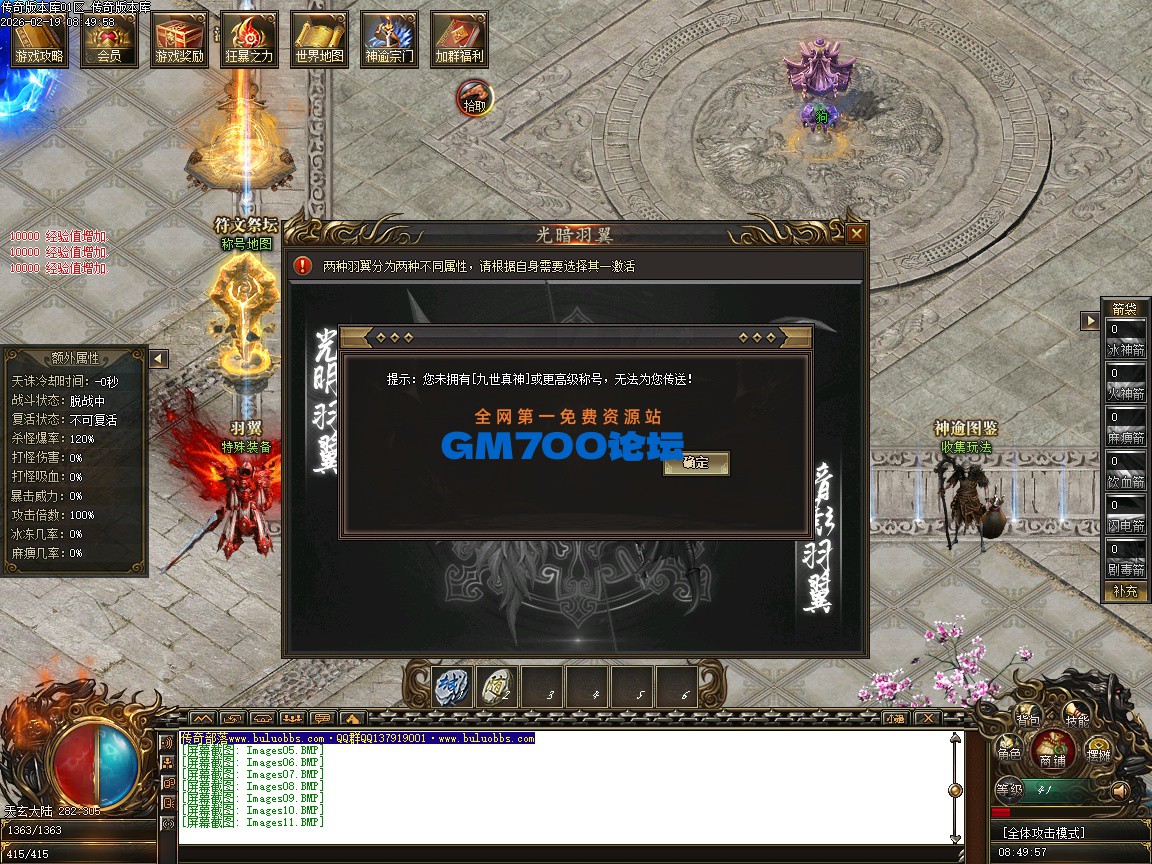This screenshot has width=1152, height=864.
Task: Refill arrows with the 补充 button
Action: coord(1125,591)
